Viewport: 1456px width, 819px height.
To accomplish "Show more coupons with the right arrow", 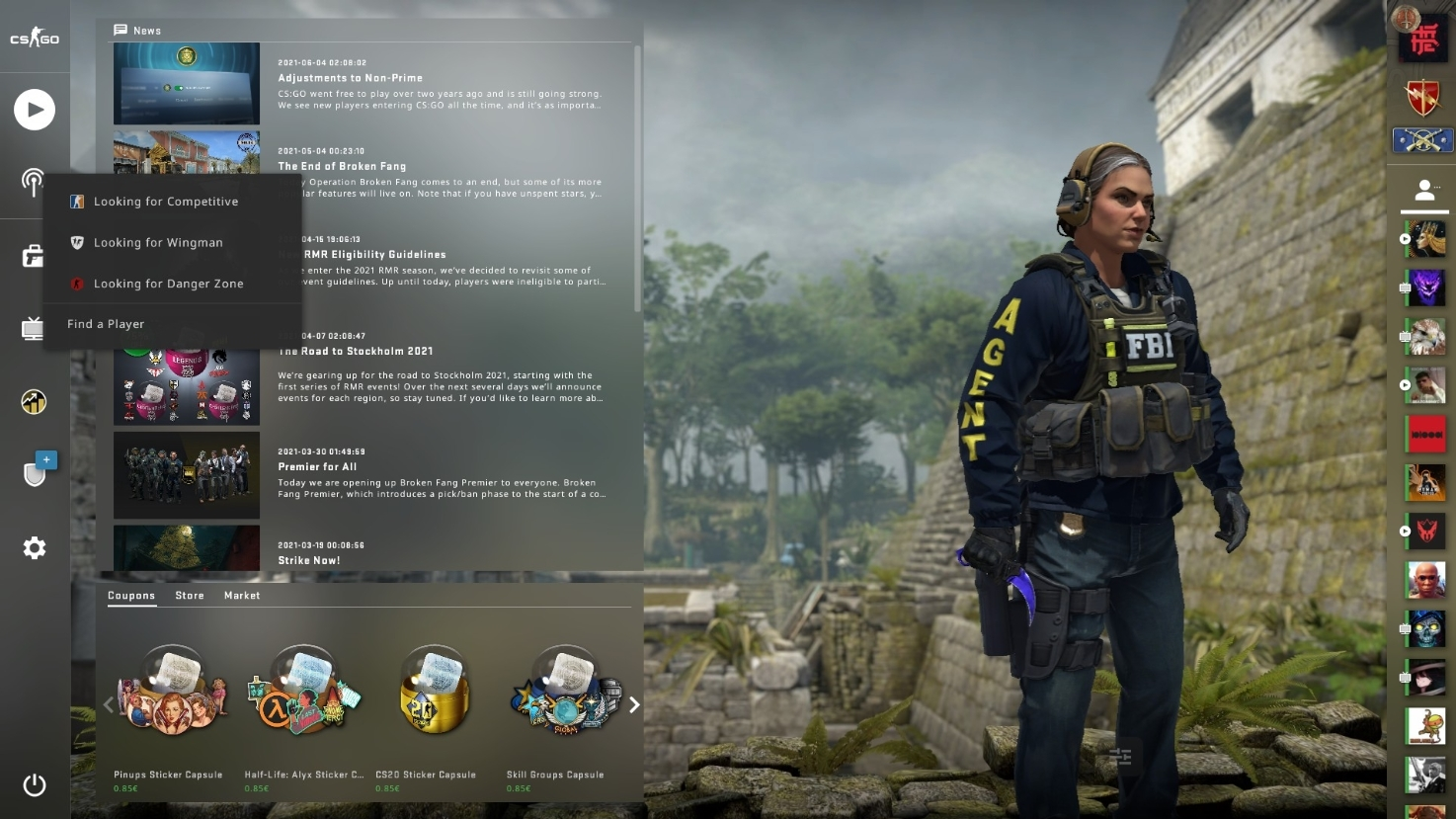I will pyautogui.click(x=634, y=705).
